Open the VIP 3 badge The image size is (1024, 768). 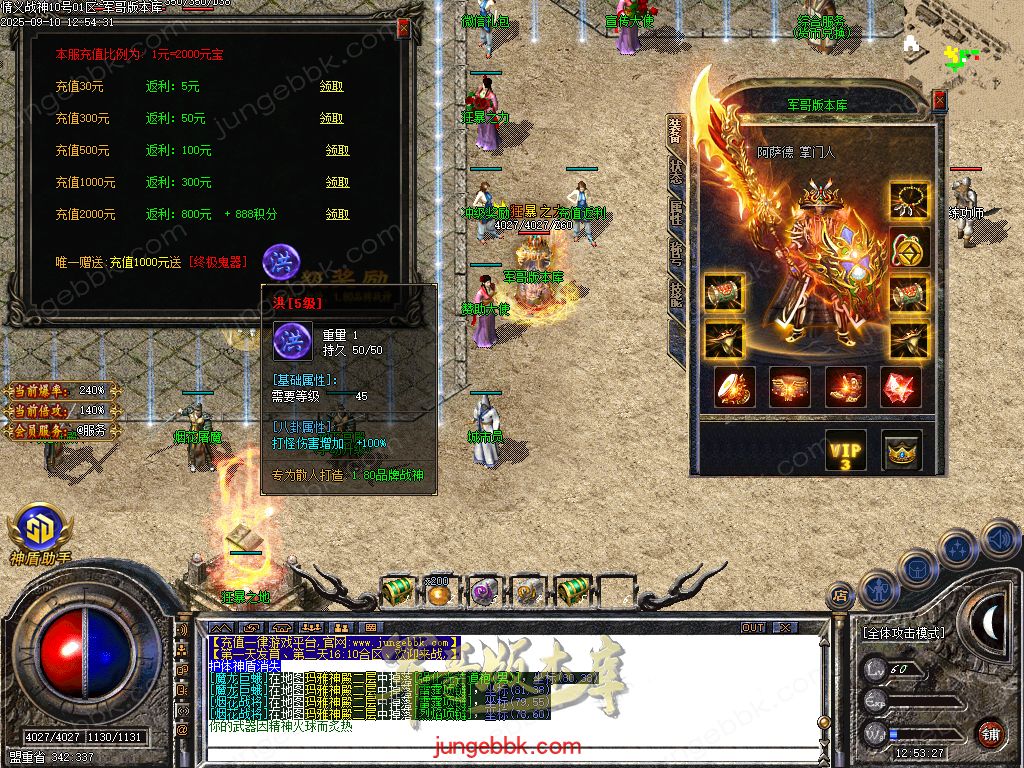click(845, 451)
